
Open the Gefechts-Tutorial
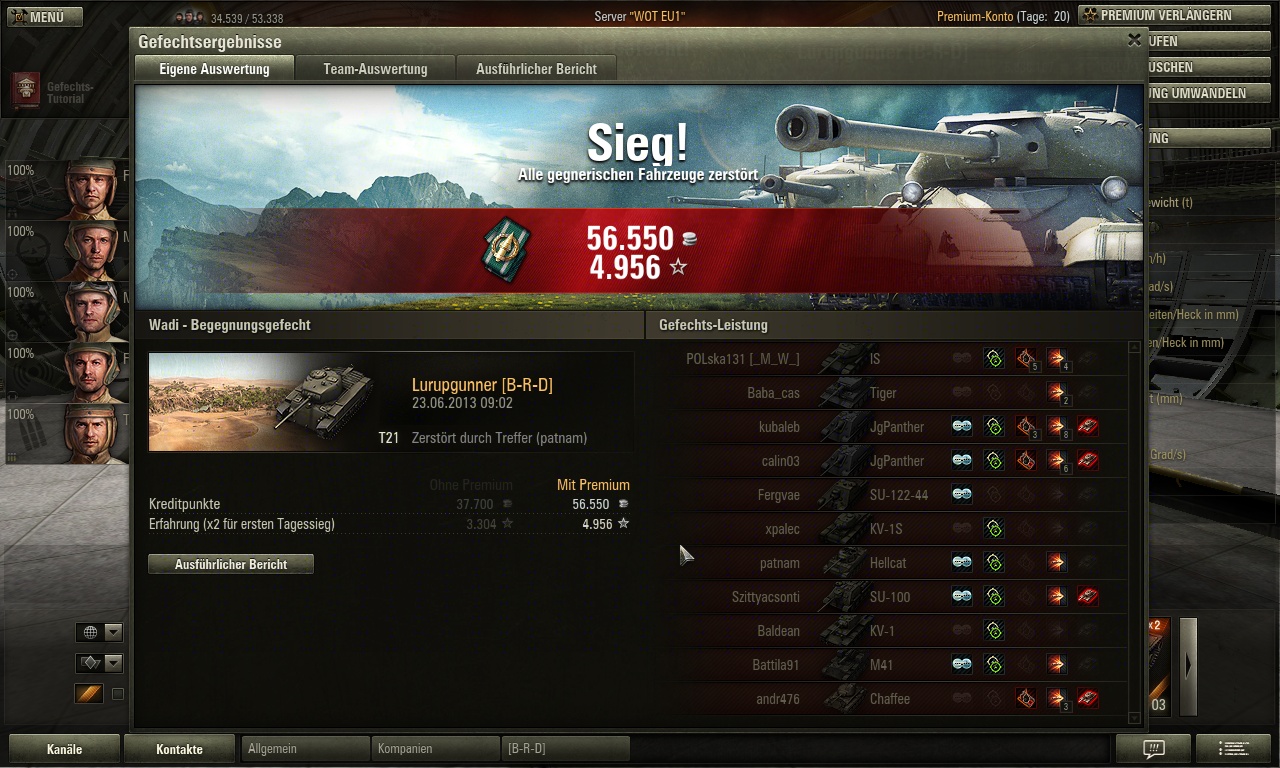(60, 93)
